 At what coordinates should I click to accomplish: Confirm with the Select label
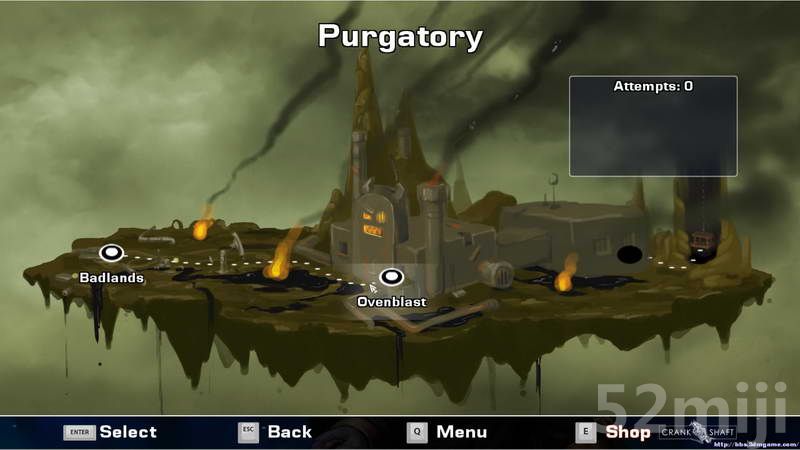tap(127, 432)
